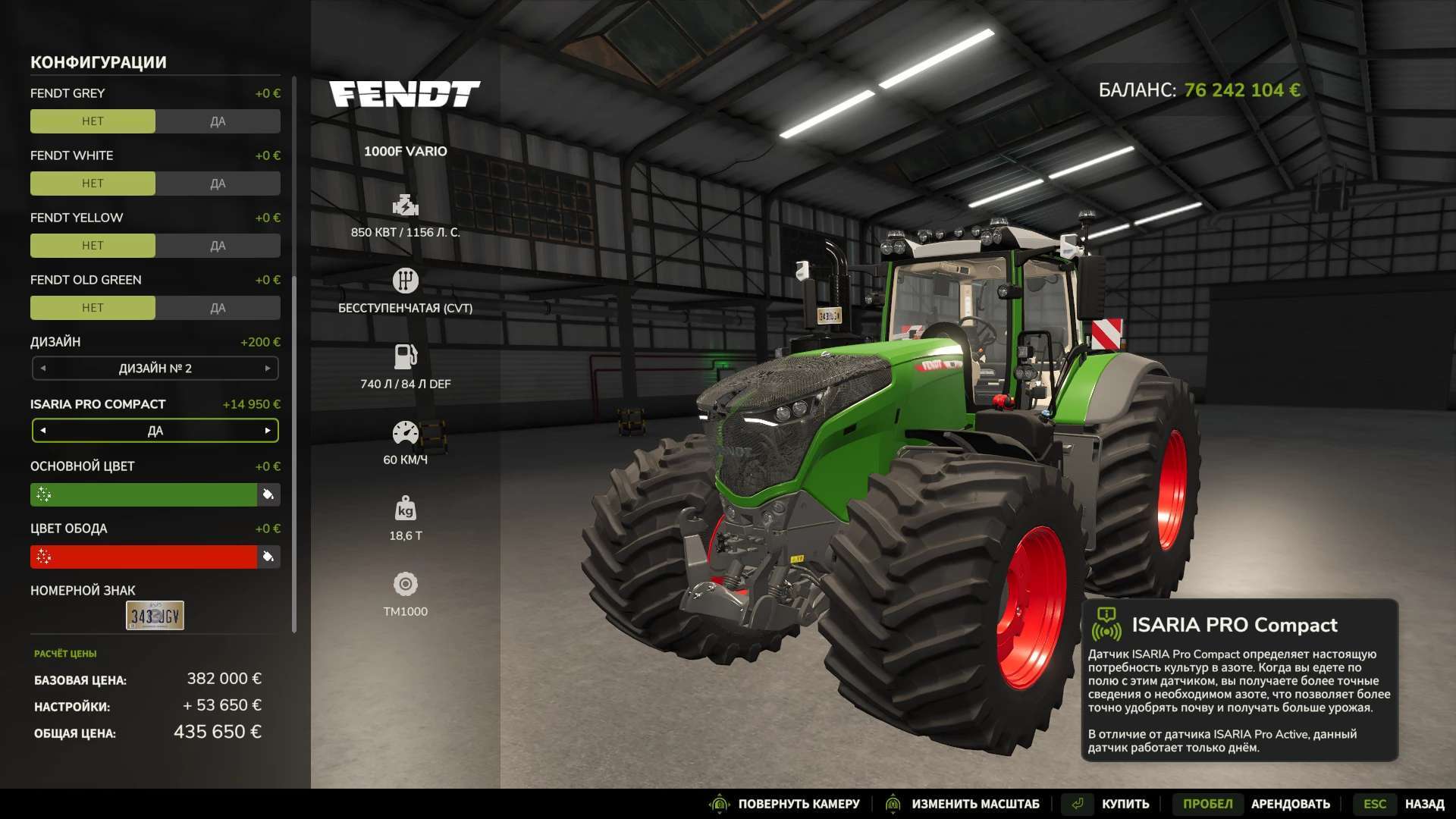Set Fendt Grey to НЕТ
This screenshot has height=819, width=1456.
click(93, 121)
